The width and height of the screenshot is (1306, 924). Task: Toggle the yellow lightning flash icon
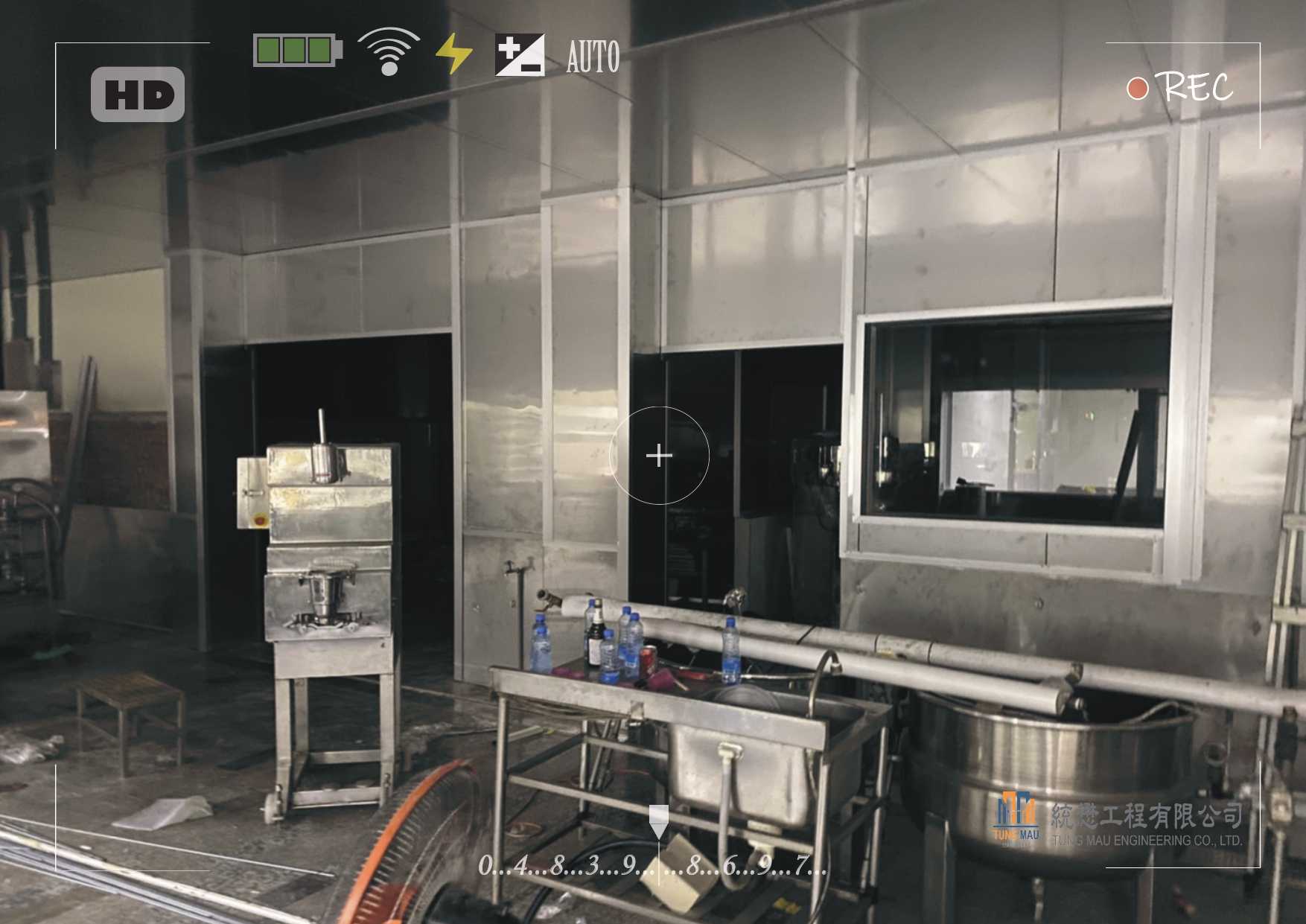point(453,54)
